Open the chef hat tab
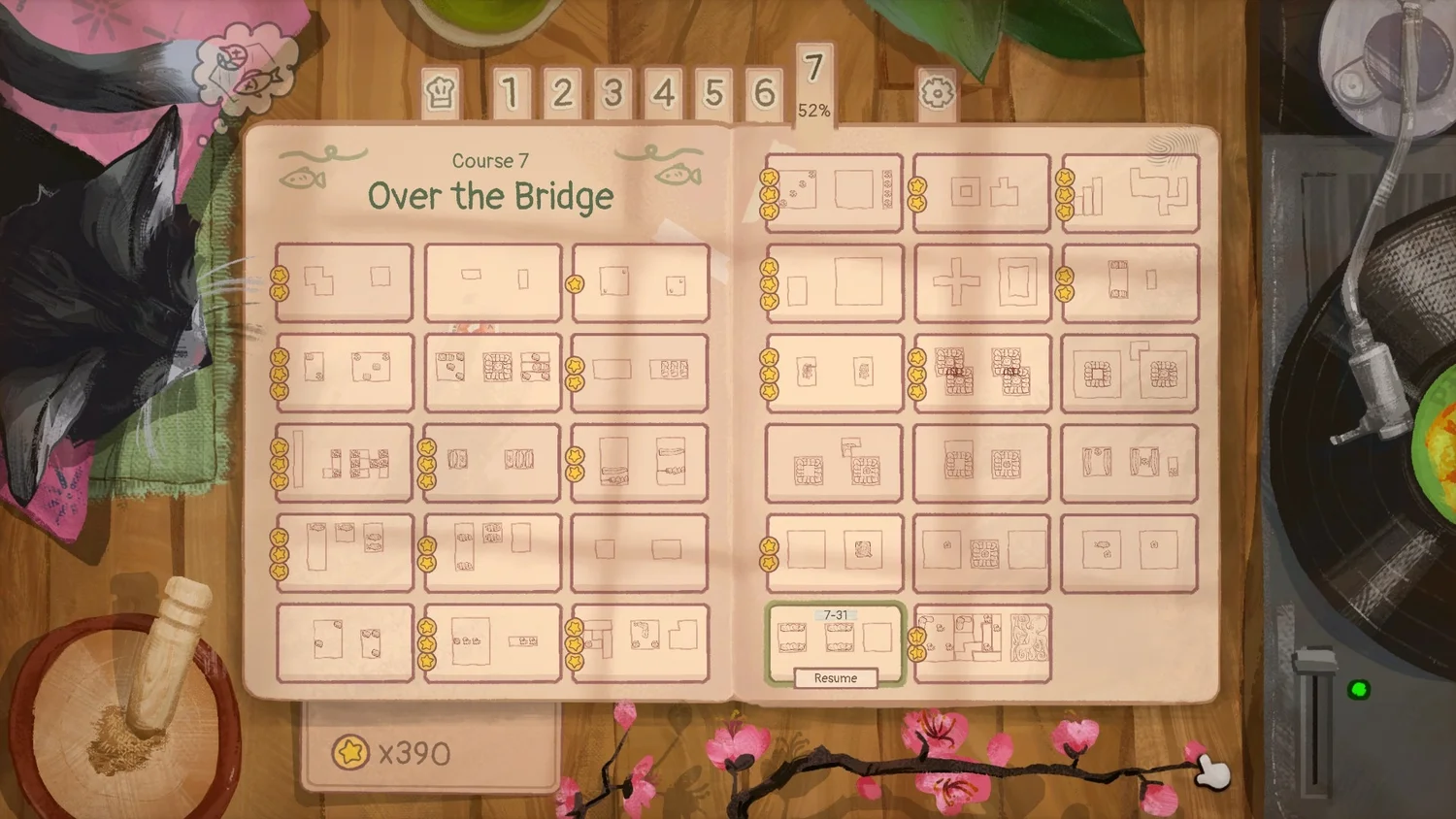This screenshot has width=1456, height=819. pyautogui.click(x=441, y=93)
